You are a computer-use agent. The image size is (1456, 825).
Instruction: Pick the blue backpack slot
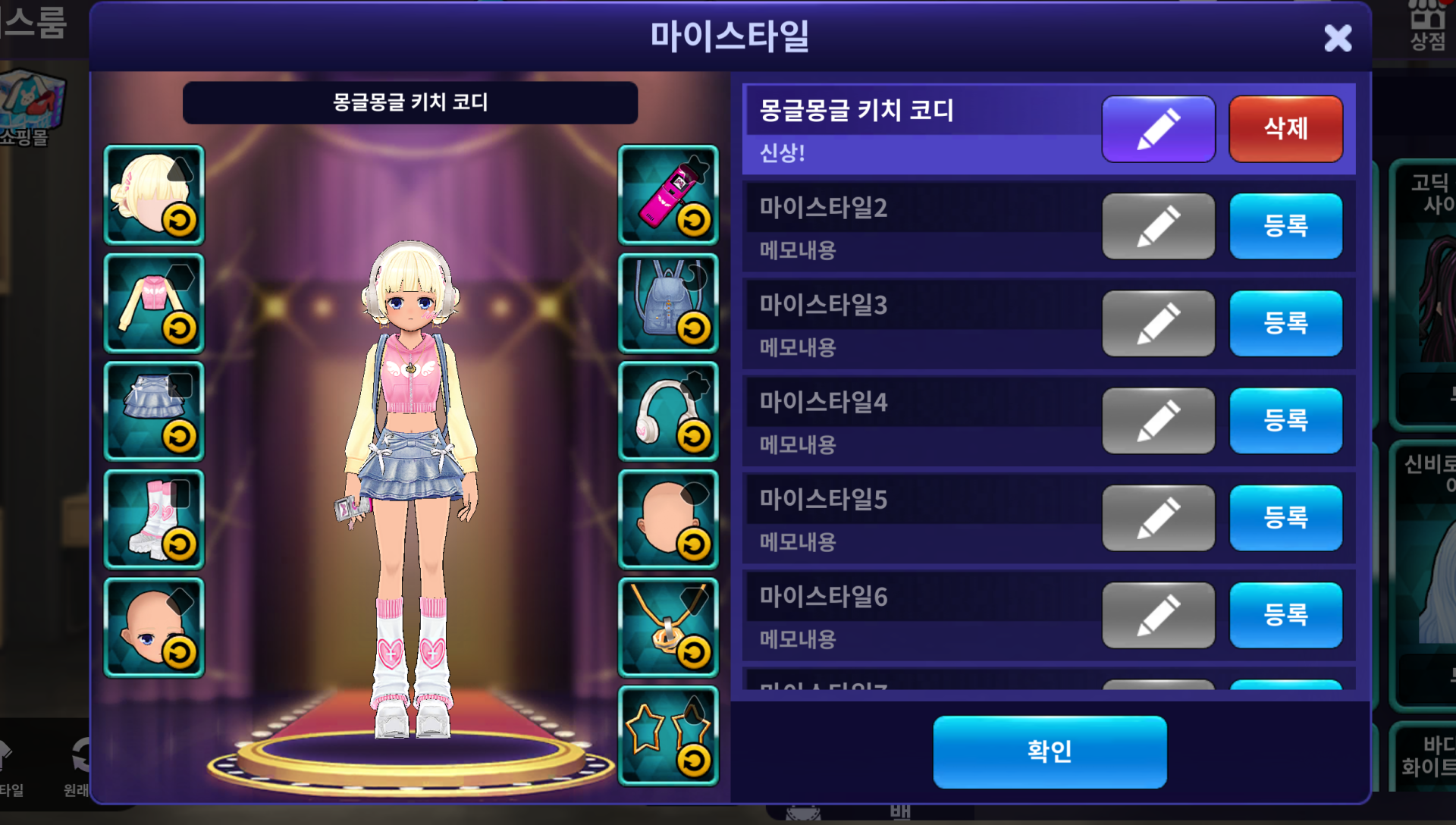click(x=668, y=303)
